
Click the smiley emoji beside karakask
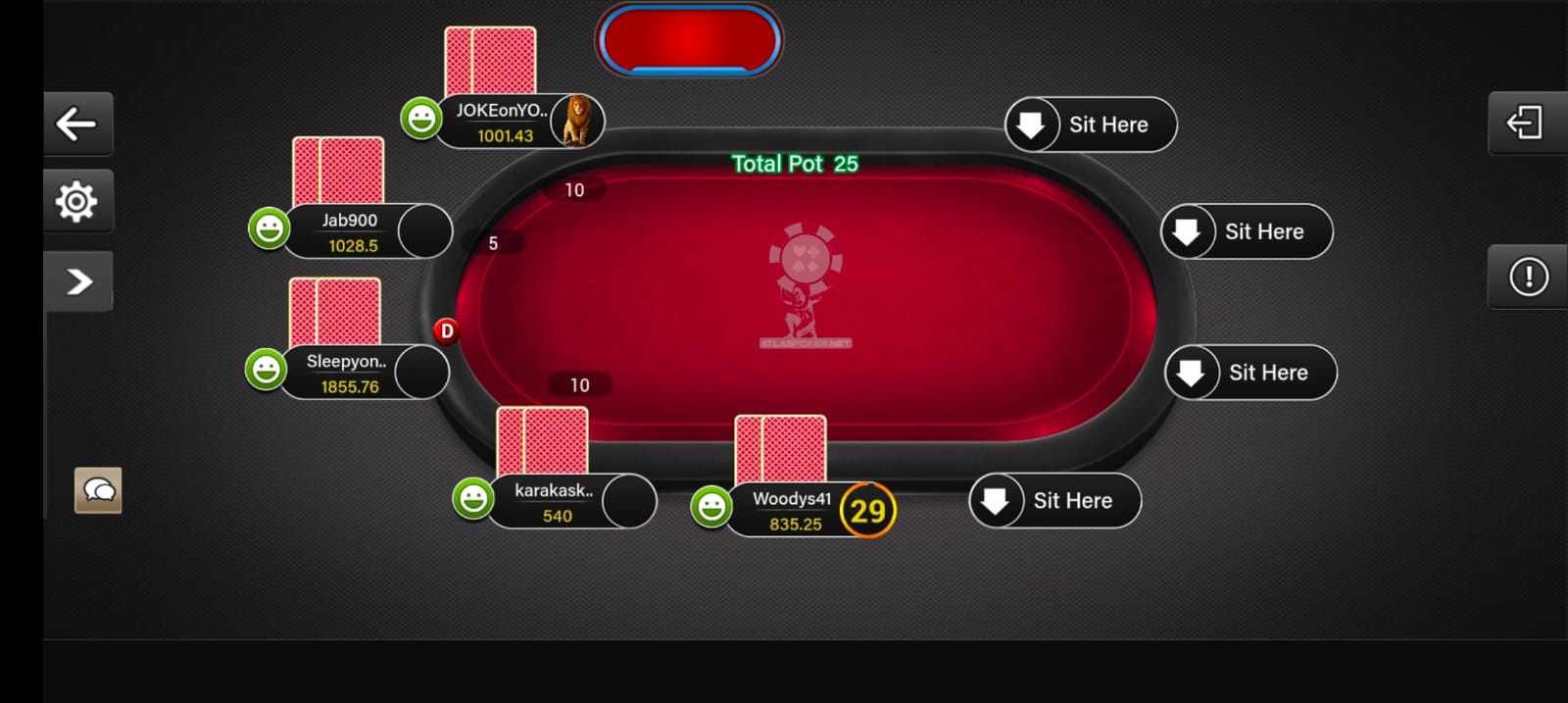coord(472,498)
